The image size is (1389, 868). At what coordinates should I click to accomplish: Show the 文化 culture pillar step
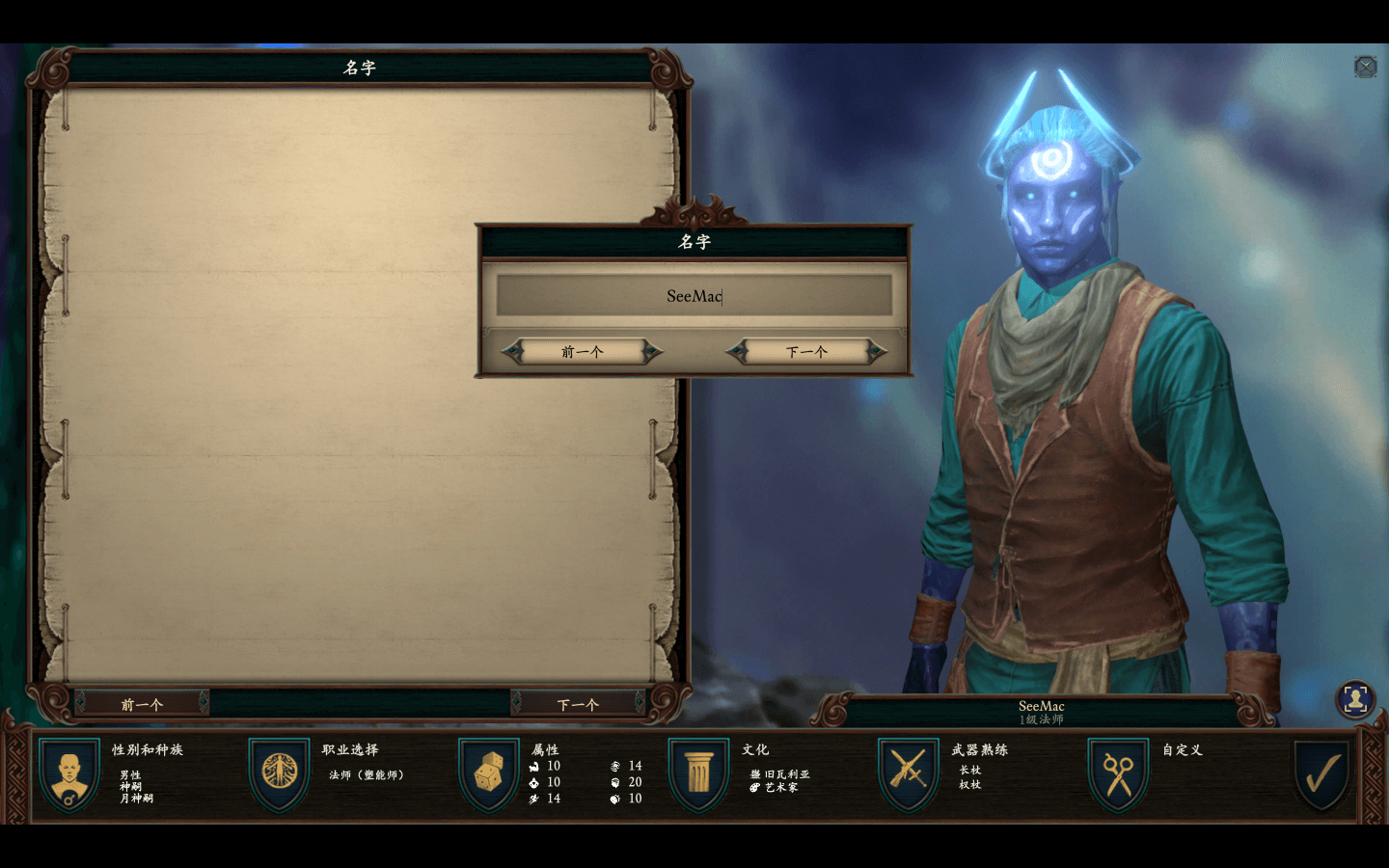pos(699,773)
